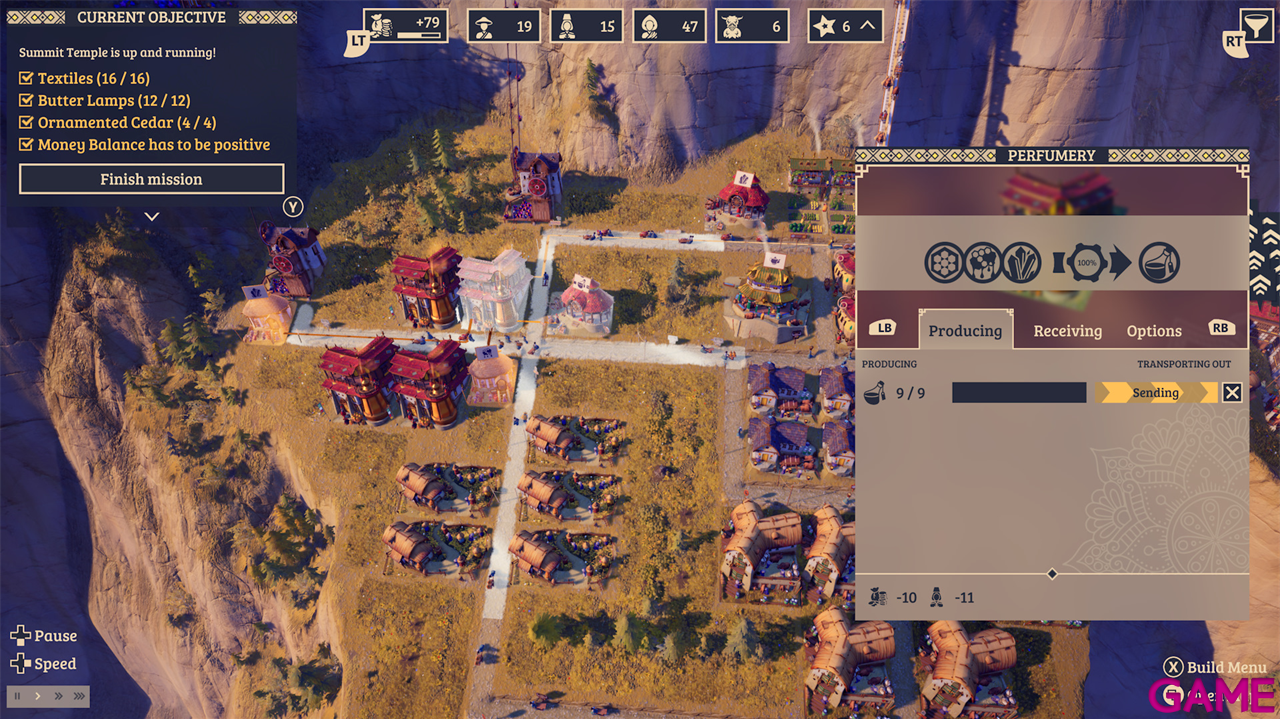Show the Perfumery Options tab
This screenshot has width=1280, height=719.
[x=1154, y=331]
